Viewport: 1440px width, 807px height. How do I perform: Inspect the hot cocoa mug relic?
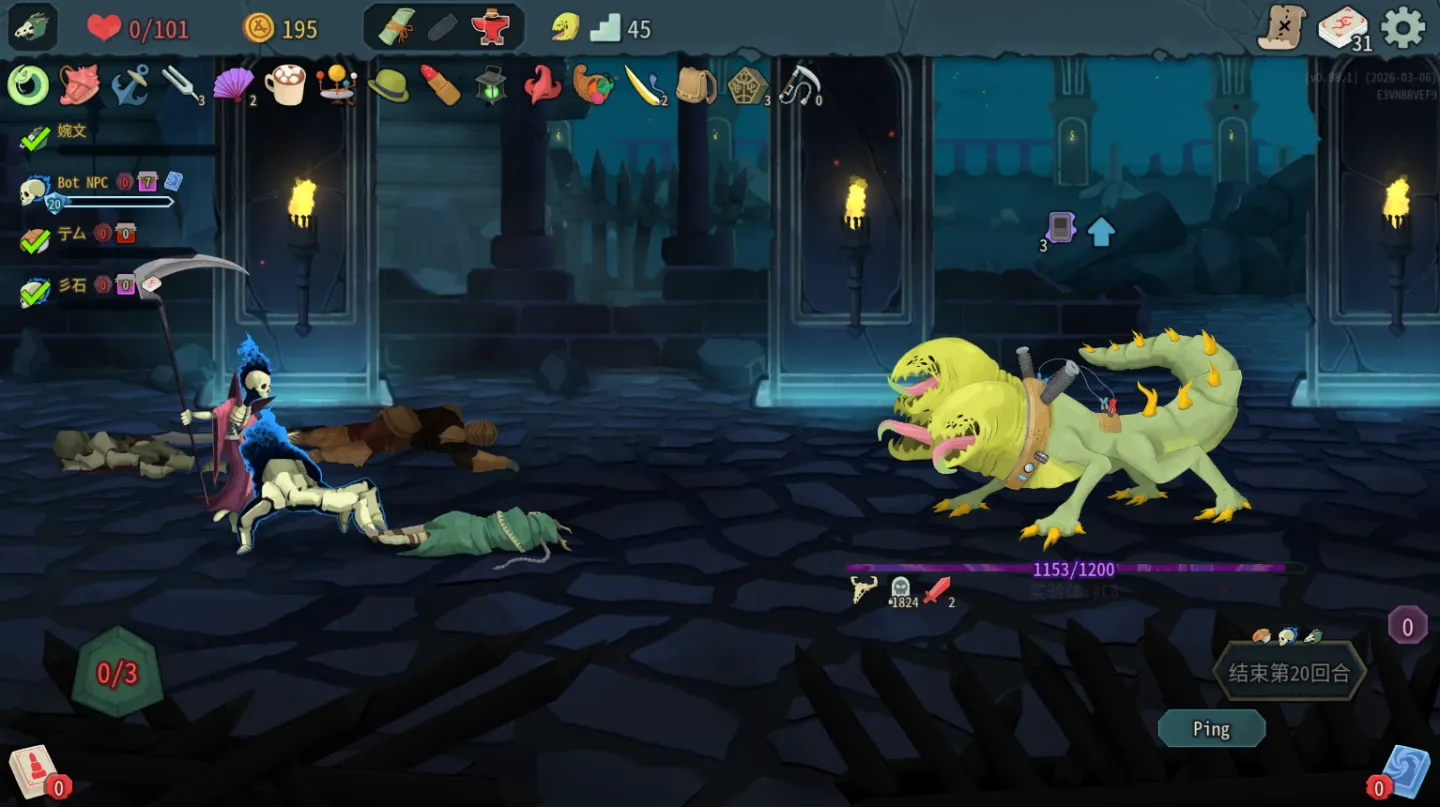click(x=285, y=85)
